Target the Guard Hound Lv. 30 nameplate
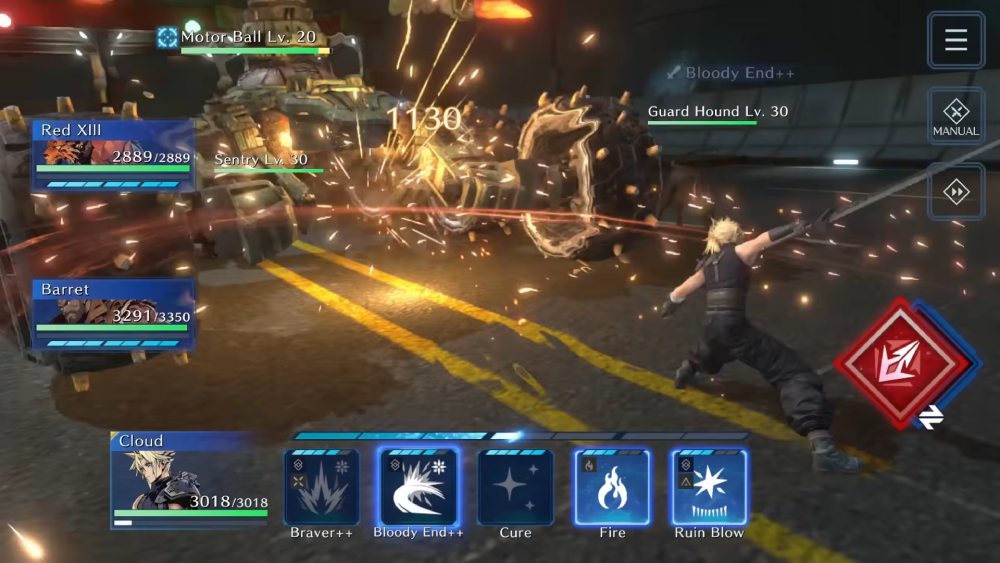 point(716,112)
